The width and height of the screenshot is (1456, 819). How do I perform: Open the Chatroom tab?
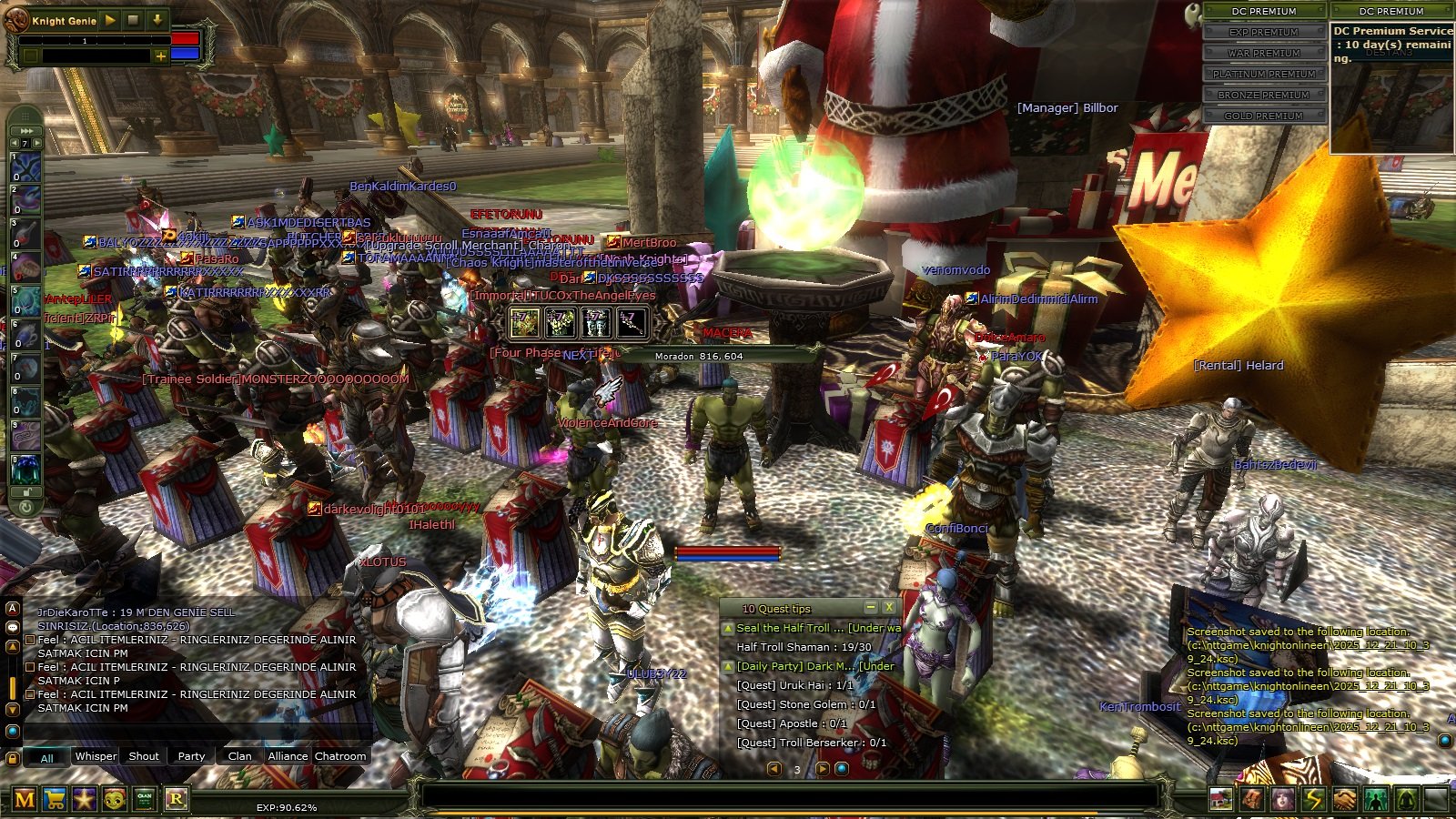point(340,756)
